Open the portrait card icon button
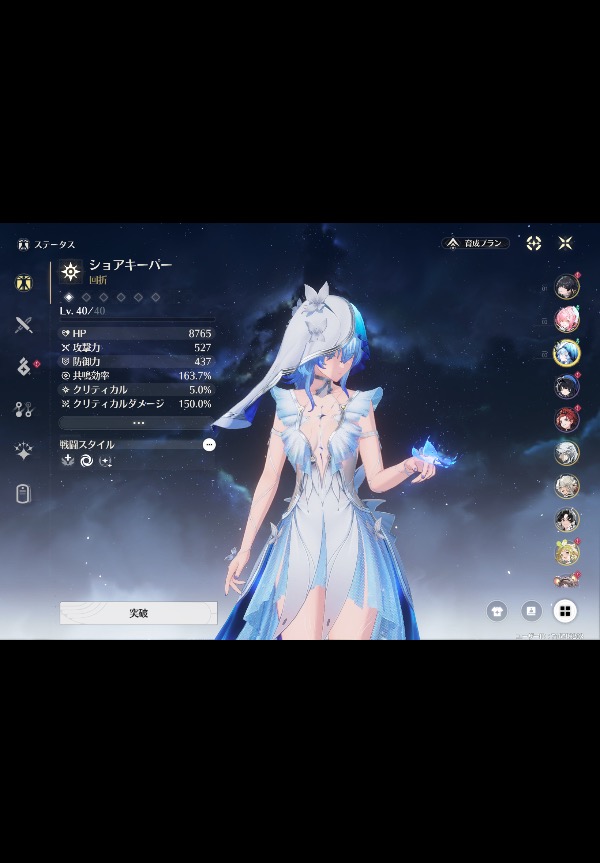This screenshot has width=600, height=863. coord(531,610)
